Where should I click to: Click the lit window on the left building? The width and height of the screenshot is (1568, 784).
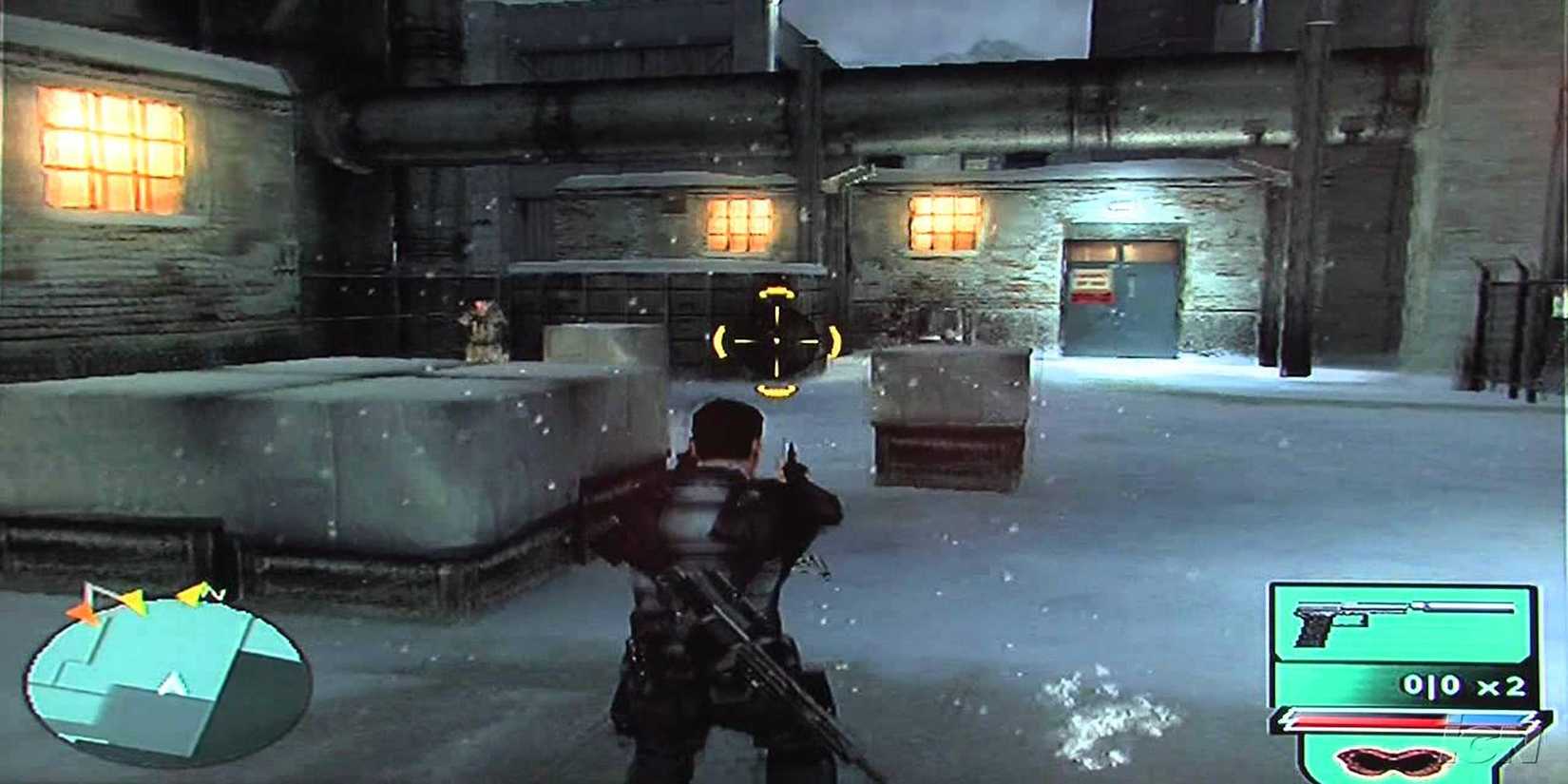[109, 143]
